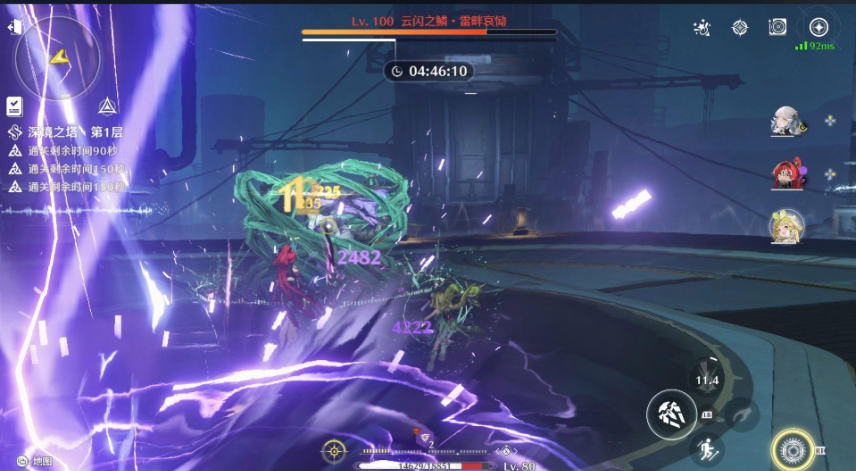Open the circular minimap
The image size is (856, 471).
[58, 57]
